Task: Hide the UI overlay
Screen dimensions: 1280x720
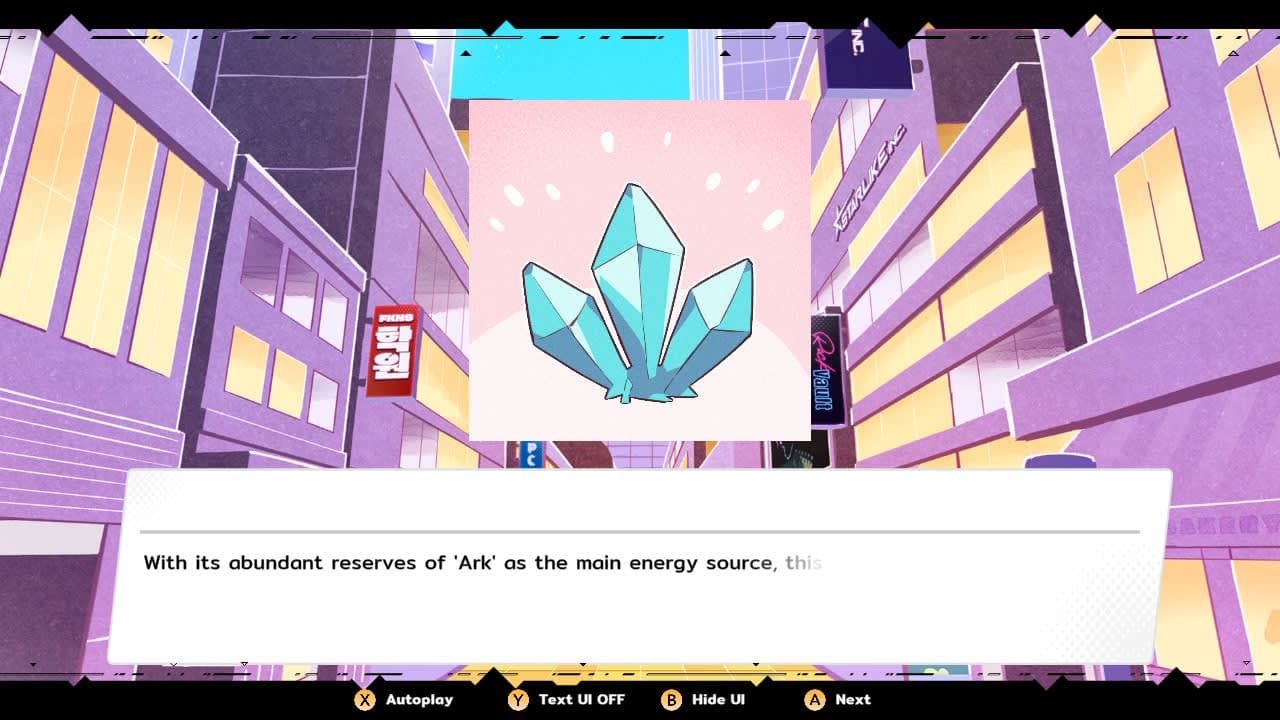Action: (x=703, y=700)
